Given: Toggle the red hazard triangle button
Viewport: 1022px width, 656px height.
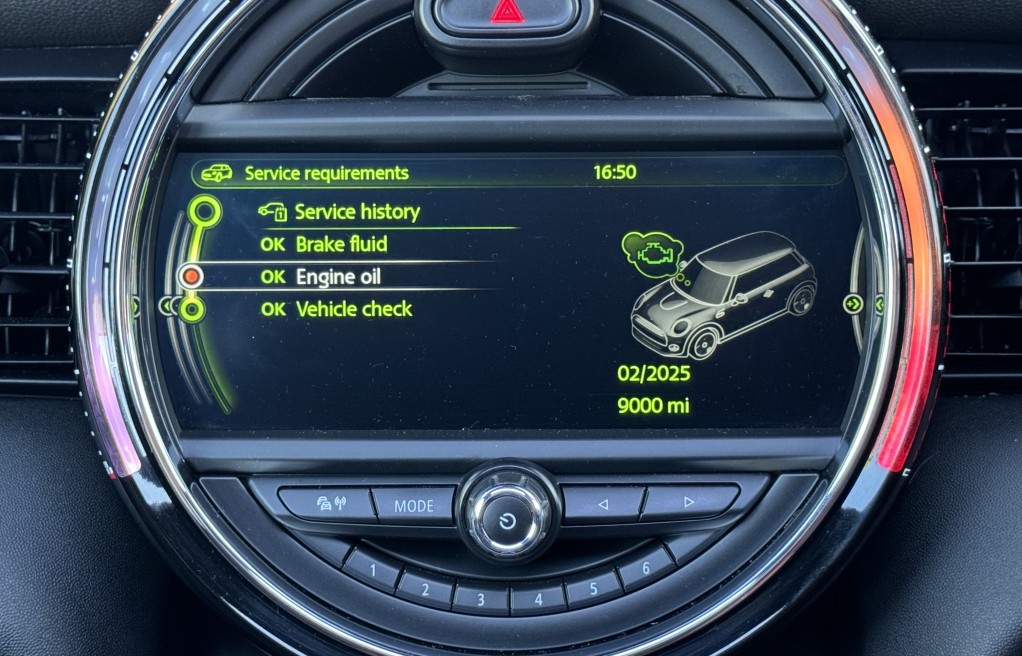Looking at the screenshot, I should [x=505, y=13].
